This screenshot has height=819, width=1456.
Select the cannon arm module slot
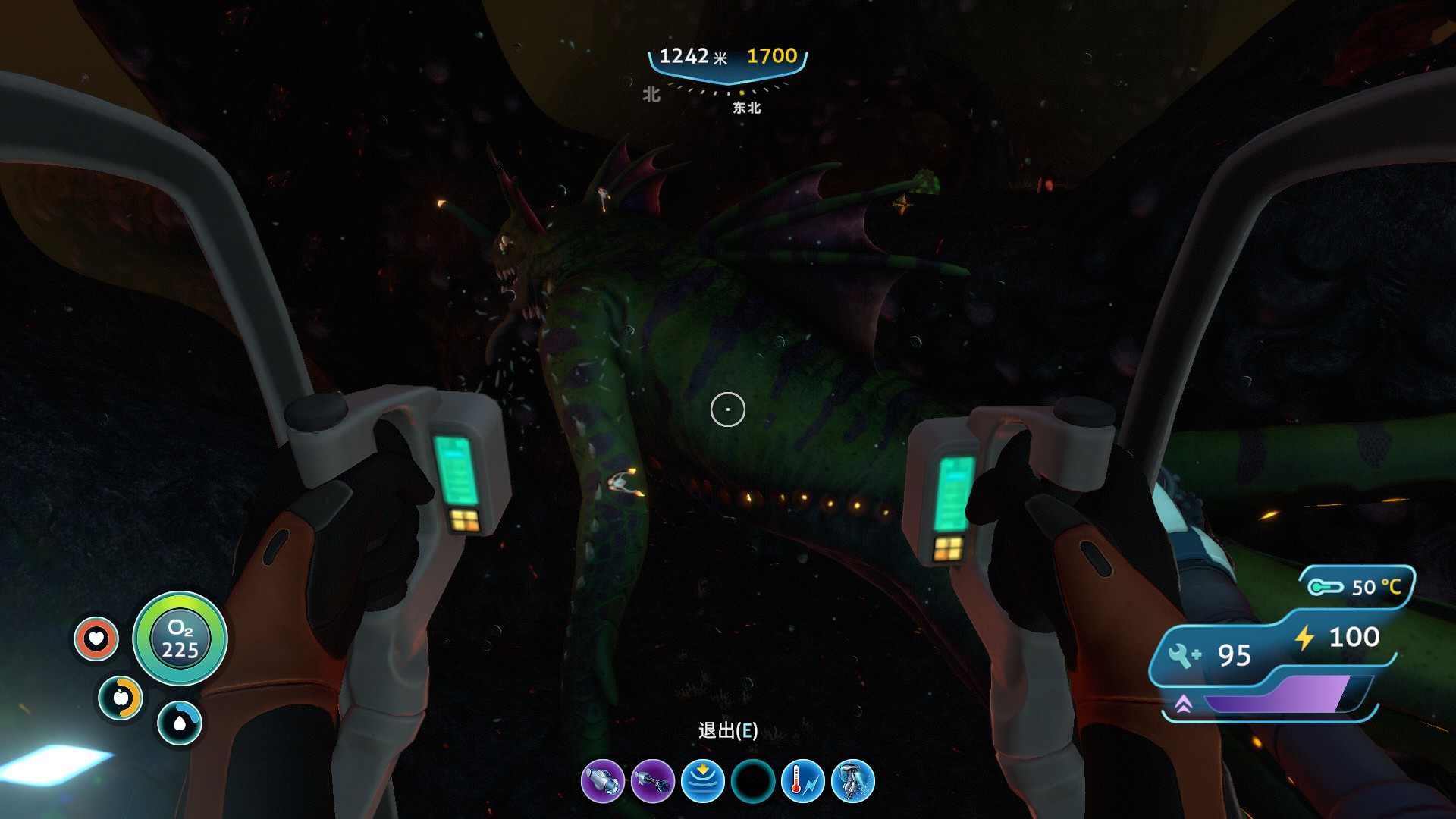(603, 781)
